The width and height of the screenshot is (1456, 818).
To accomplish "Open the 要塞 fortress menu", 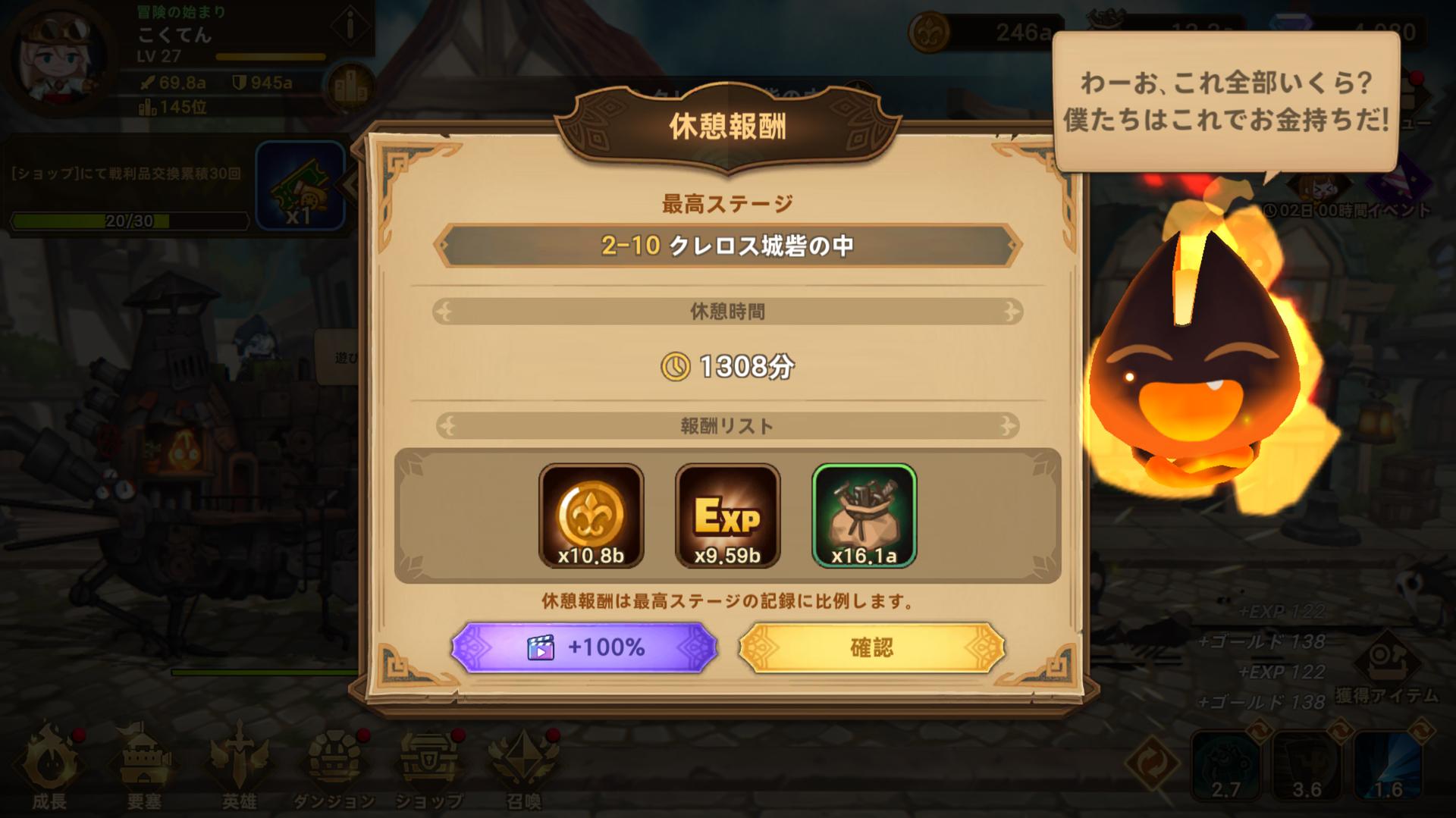I will click(x=144, y=766).
